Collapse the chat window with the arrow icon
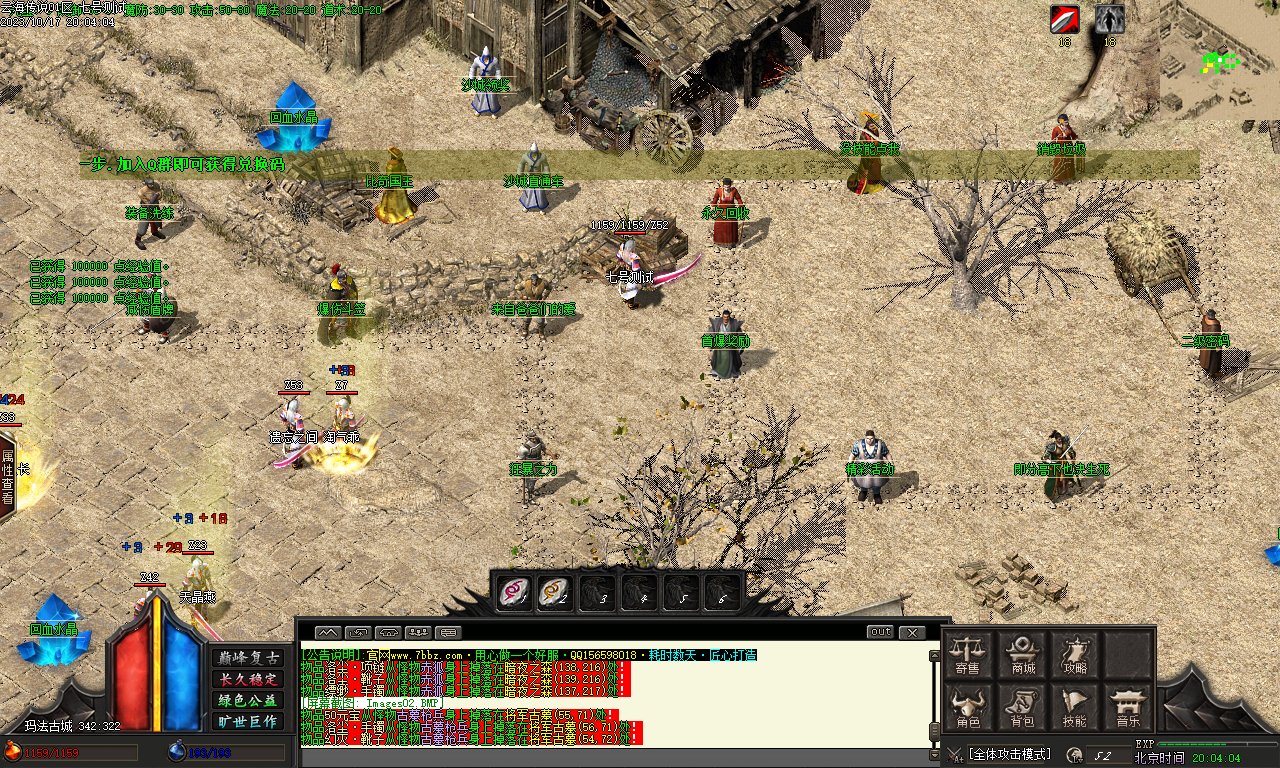 click(327, 631)
